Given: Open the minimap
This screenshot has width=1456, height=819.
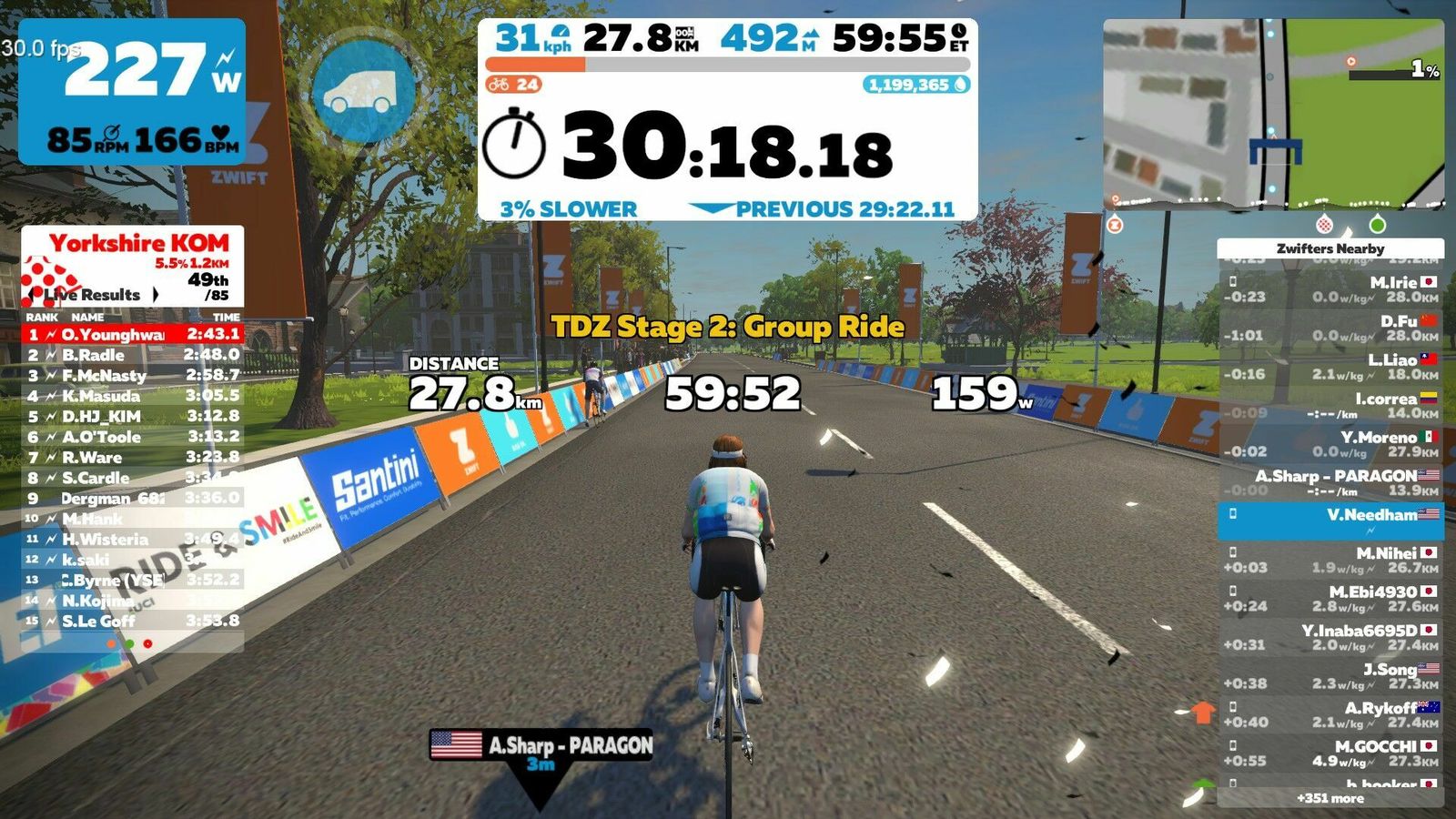Looking at the screenshot, I should (x=1273, y=114).
